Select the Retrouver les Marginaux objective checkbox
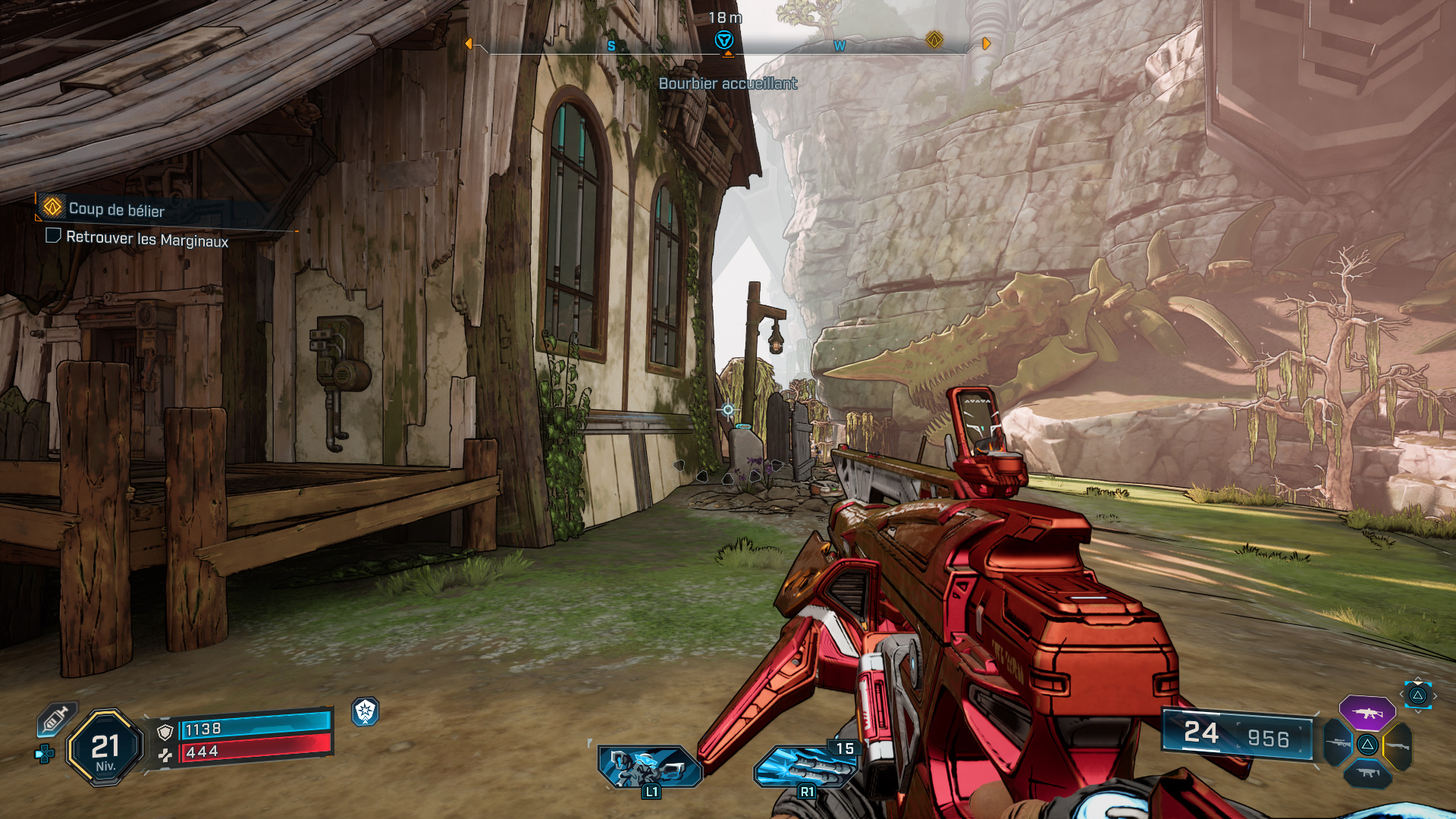This screenshot has width=1456, height=819. click(x=53, y=236)
